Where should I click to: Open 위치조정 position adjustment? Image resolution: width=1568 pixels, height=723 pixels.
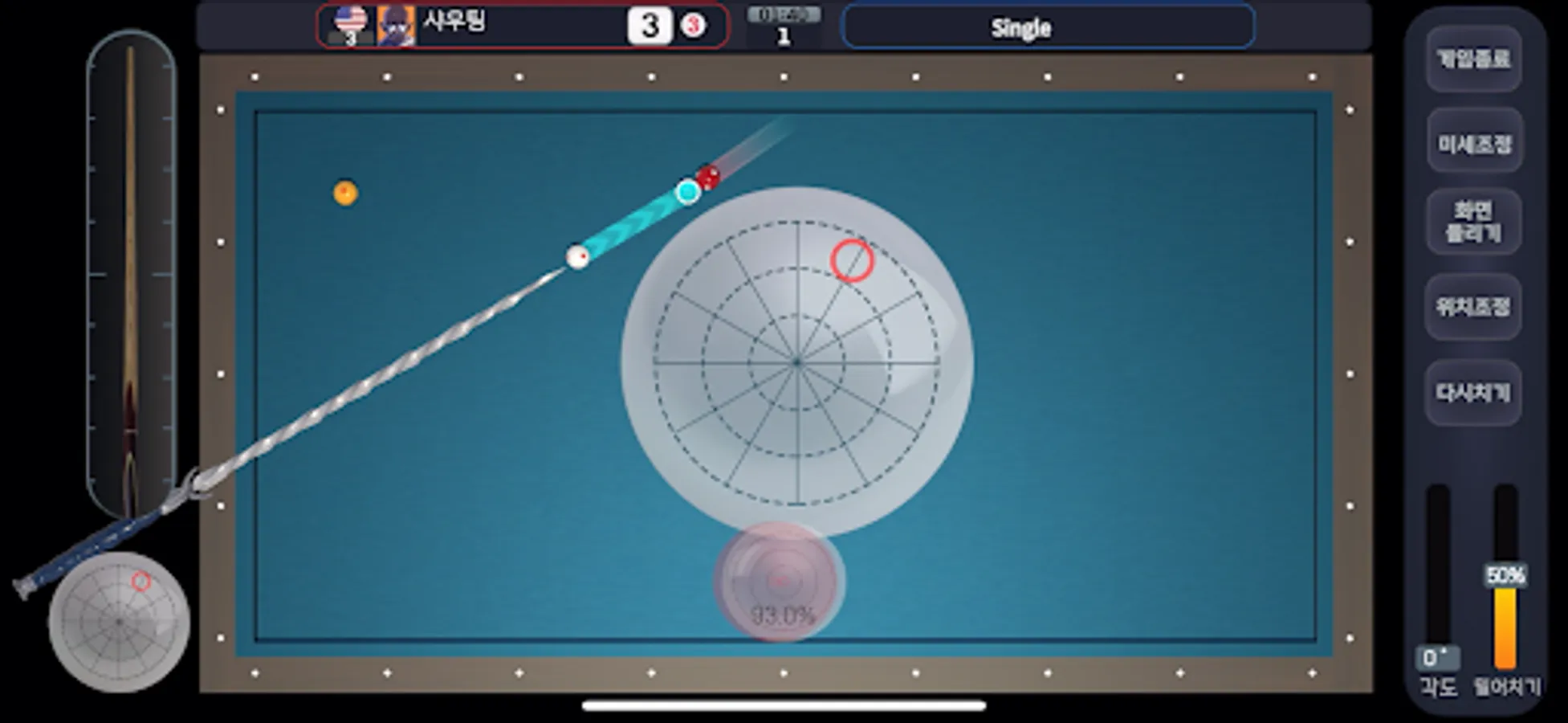pos(1474,308)
